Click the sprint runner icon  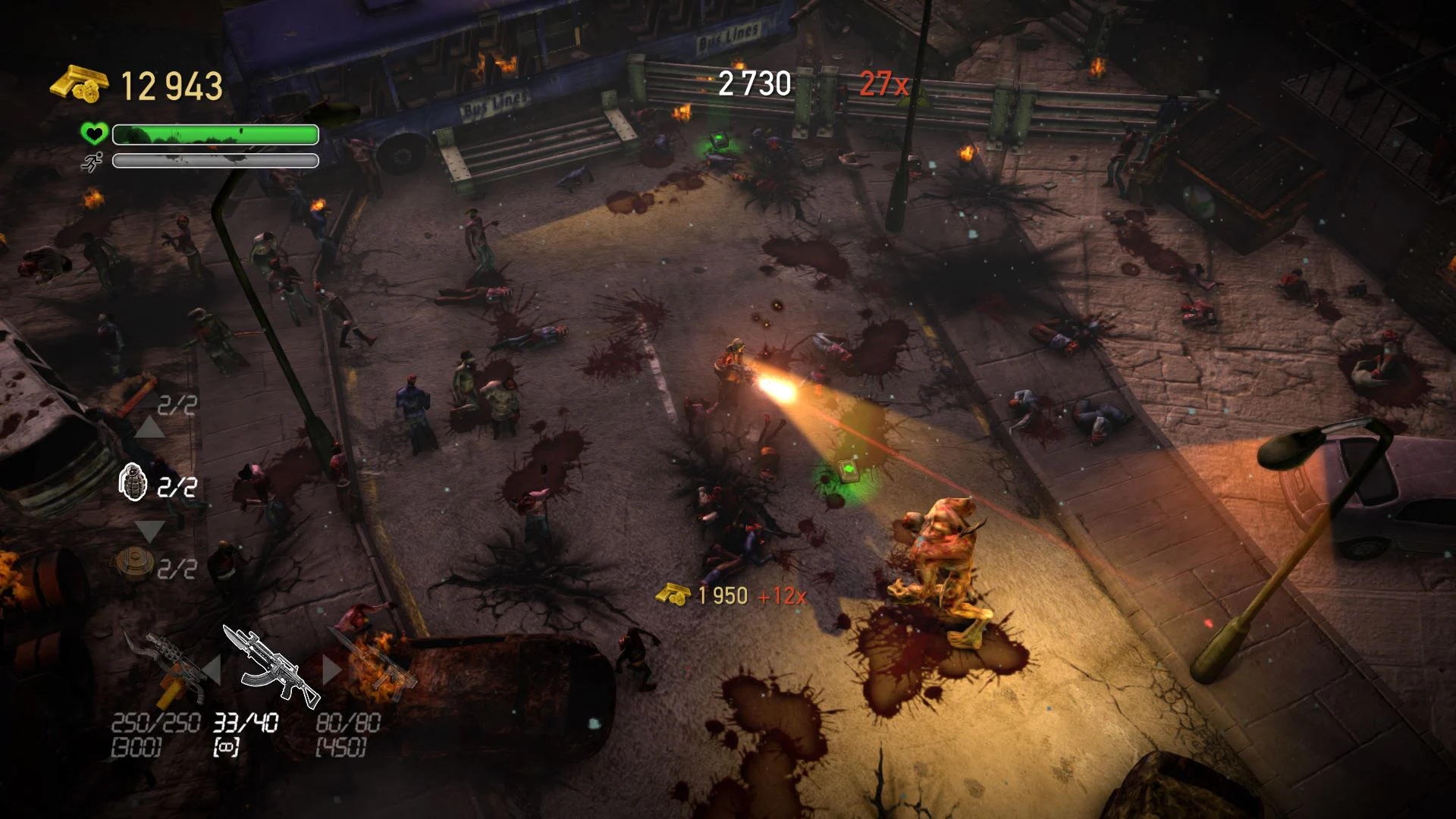coord(93,162)
